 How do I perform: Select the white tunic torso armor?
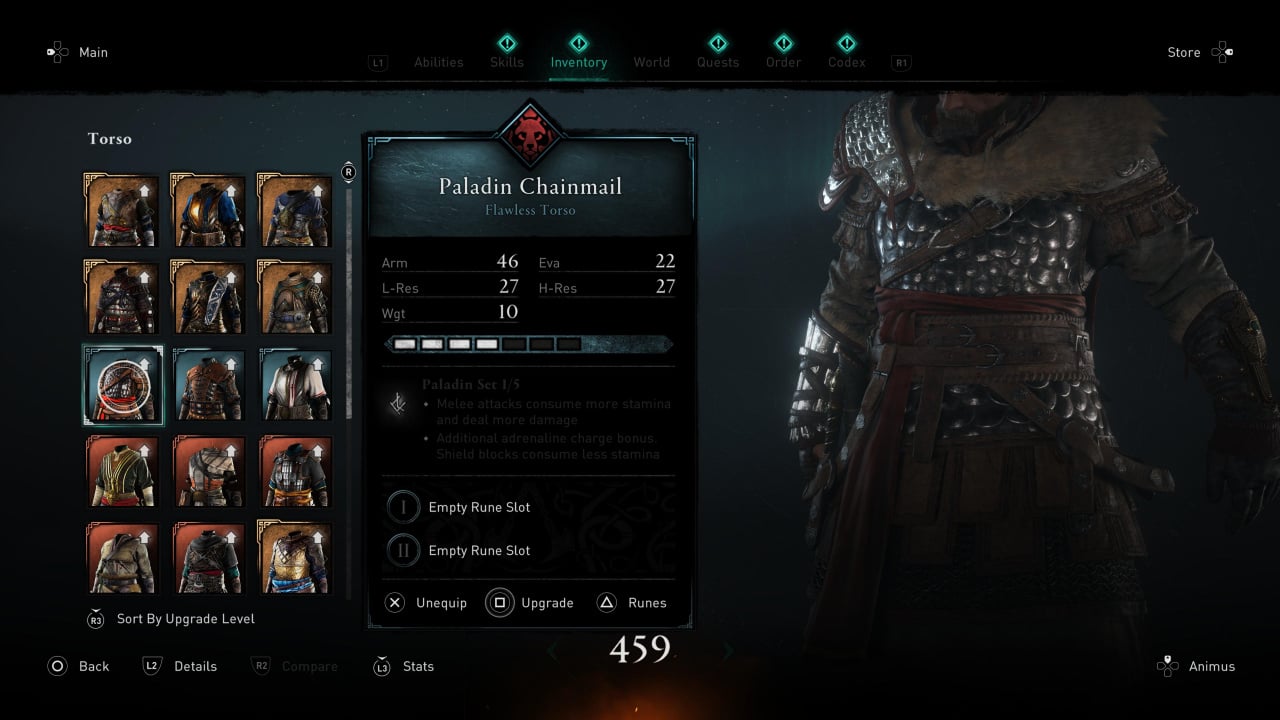pyautogui.click(x=296, y=385)
